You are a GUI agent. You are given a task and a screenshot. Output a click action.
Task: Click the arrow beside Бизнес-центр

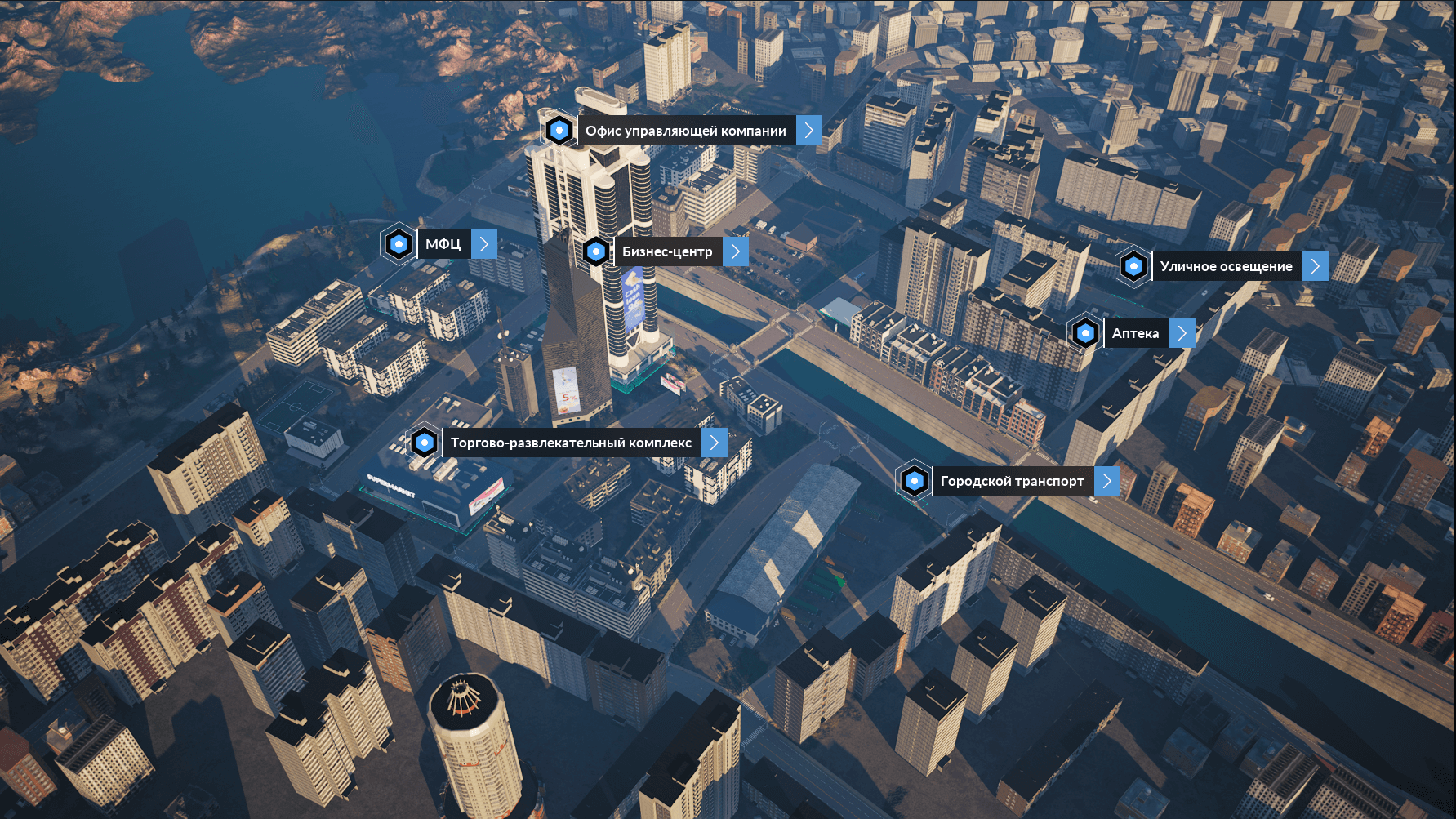coord(736,251)
